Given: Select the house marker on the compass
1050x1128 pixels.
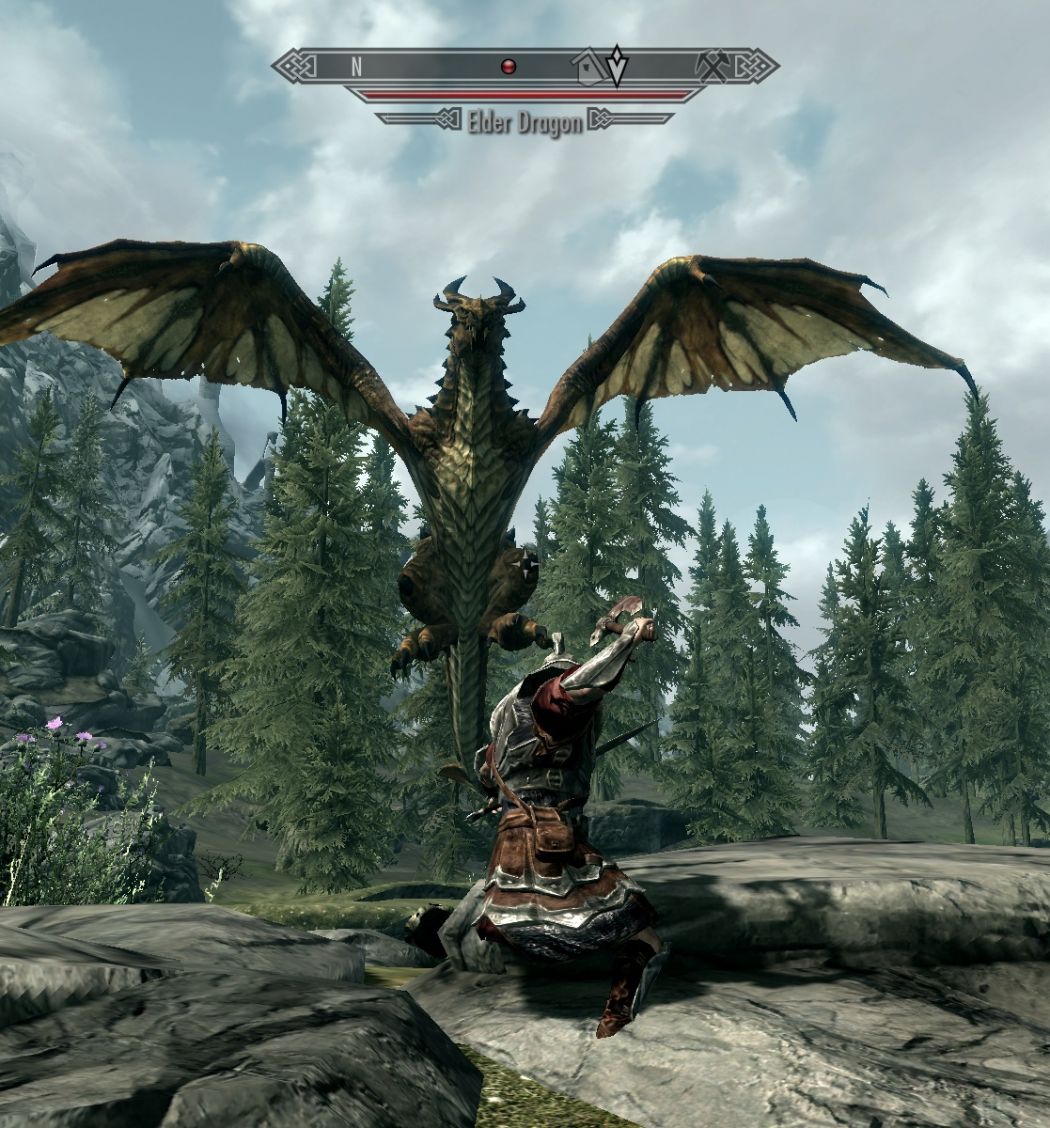Looking at the screenshot, I should pos(589,68).
